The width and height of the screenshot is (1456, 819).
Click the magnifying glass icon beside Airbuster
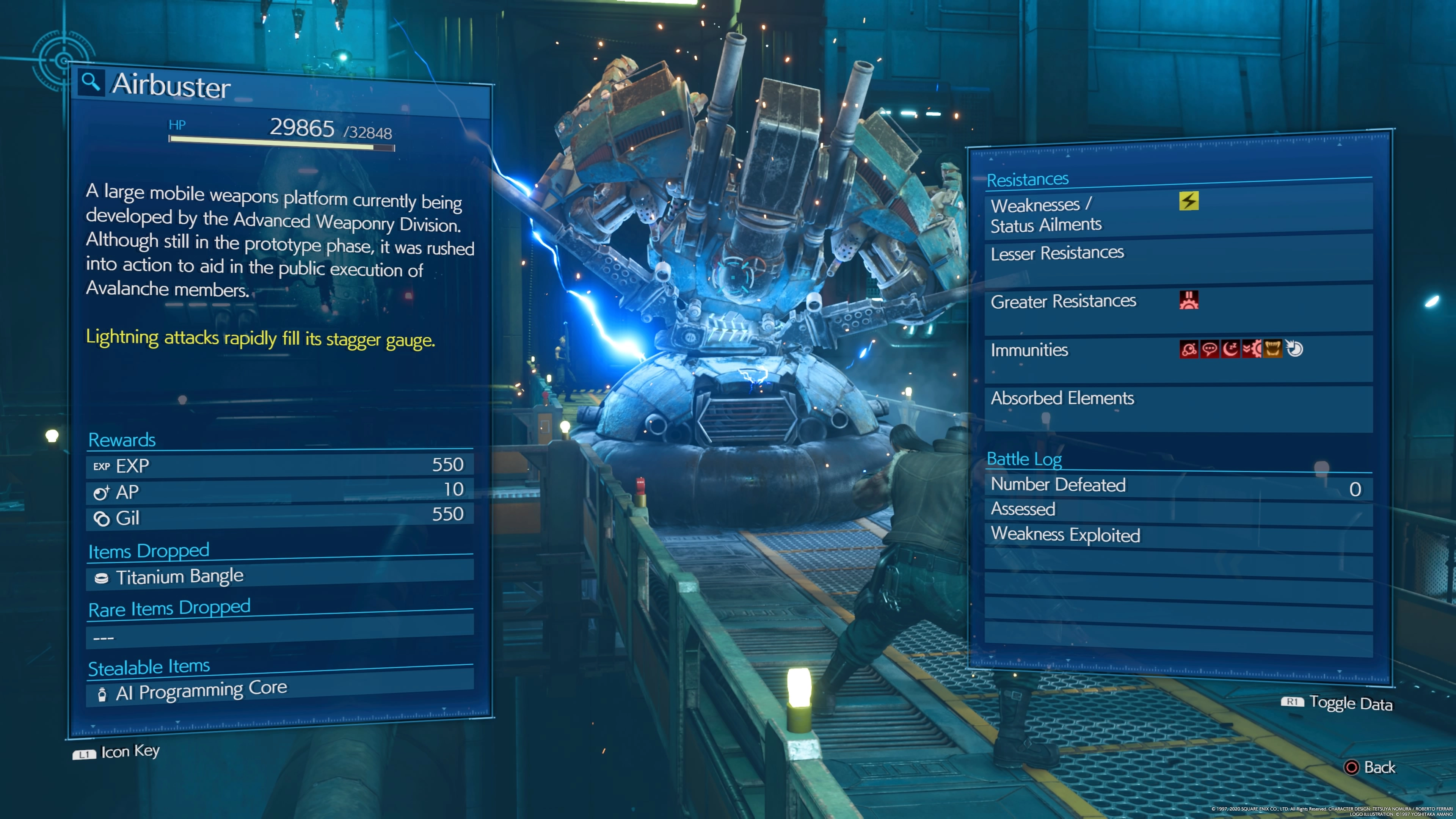coord(91,83)
